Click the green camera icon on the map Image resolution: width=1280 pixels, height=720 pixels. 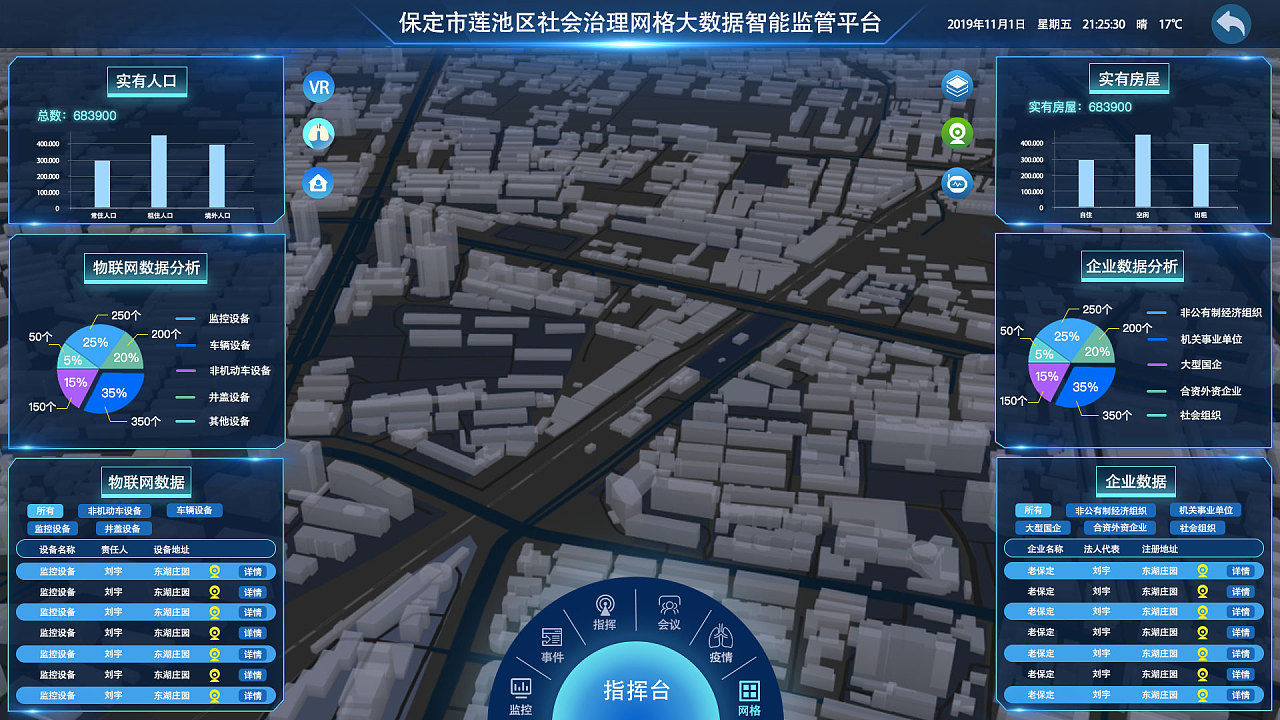tap(956, 131)
